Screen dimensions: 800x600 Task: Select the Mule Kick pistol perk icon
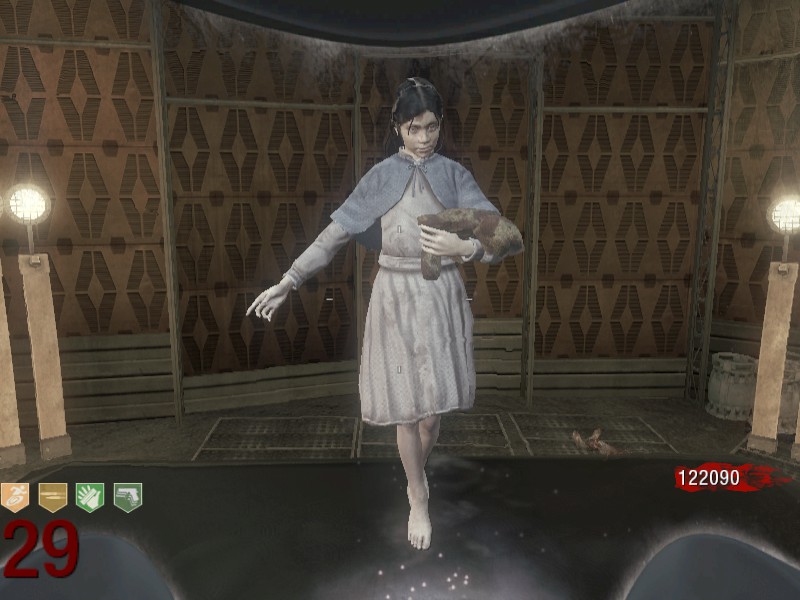pyautogui.click(x=127, y=497)
